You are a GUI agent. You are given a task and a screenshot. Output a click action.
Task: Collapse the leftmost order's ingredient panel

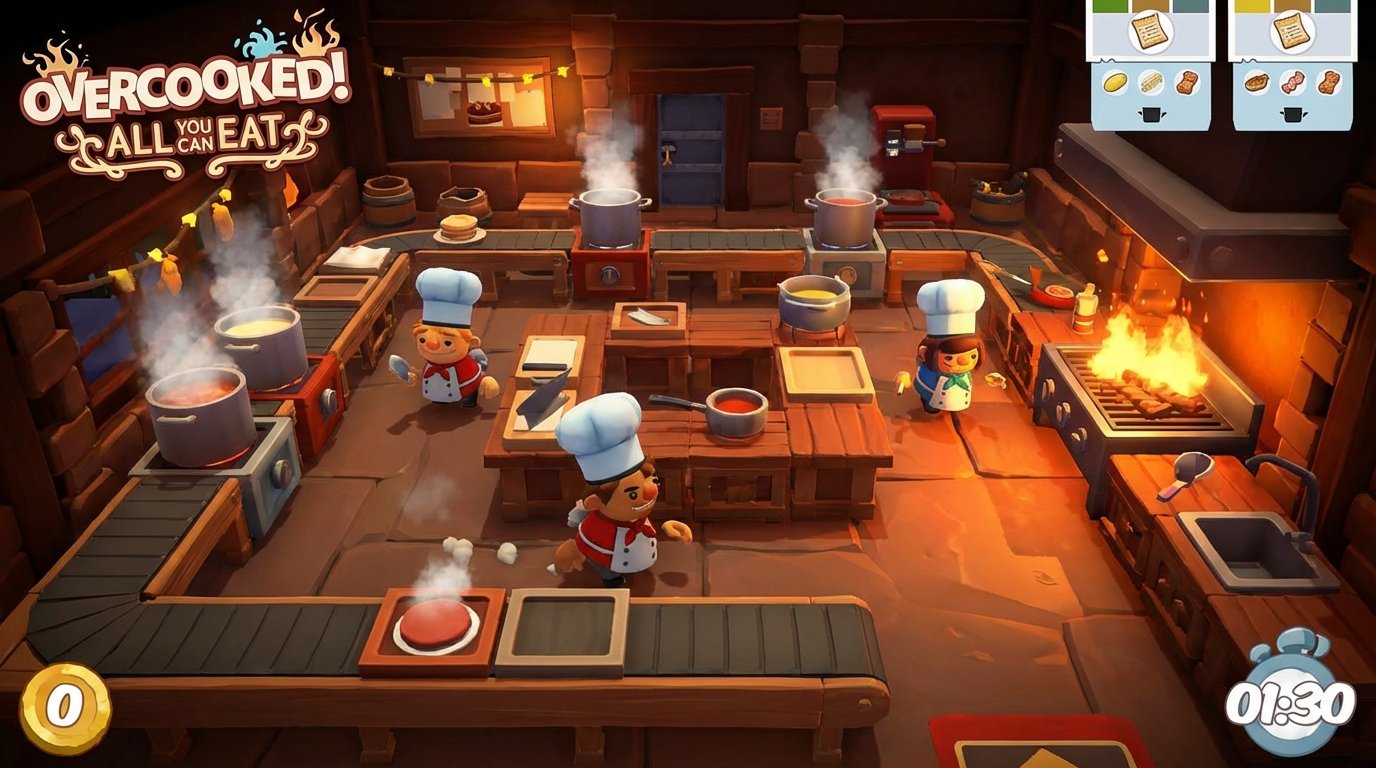point(1150,95)
